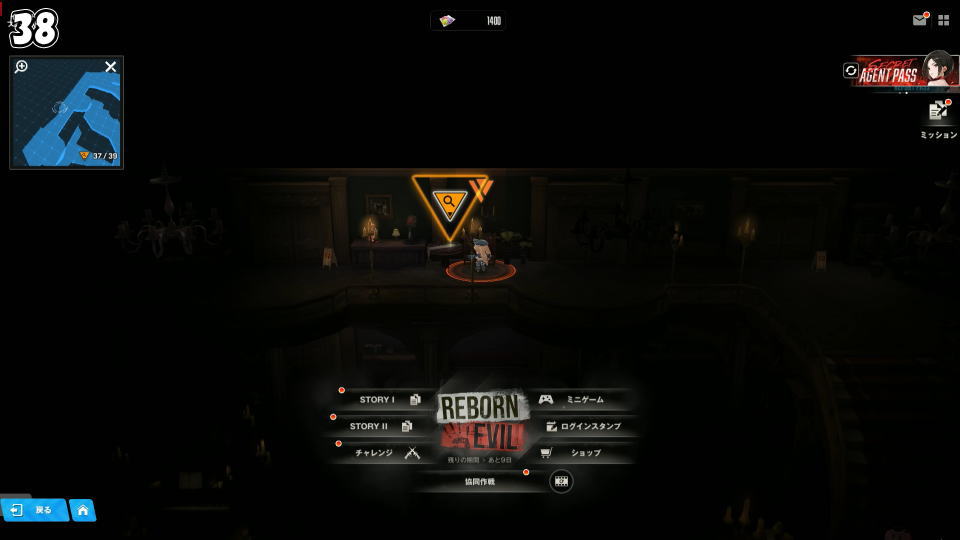The height and width of the screenshot is (540, 960).
Task: Click the film reel icon button
Action: point(562,481)
